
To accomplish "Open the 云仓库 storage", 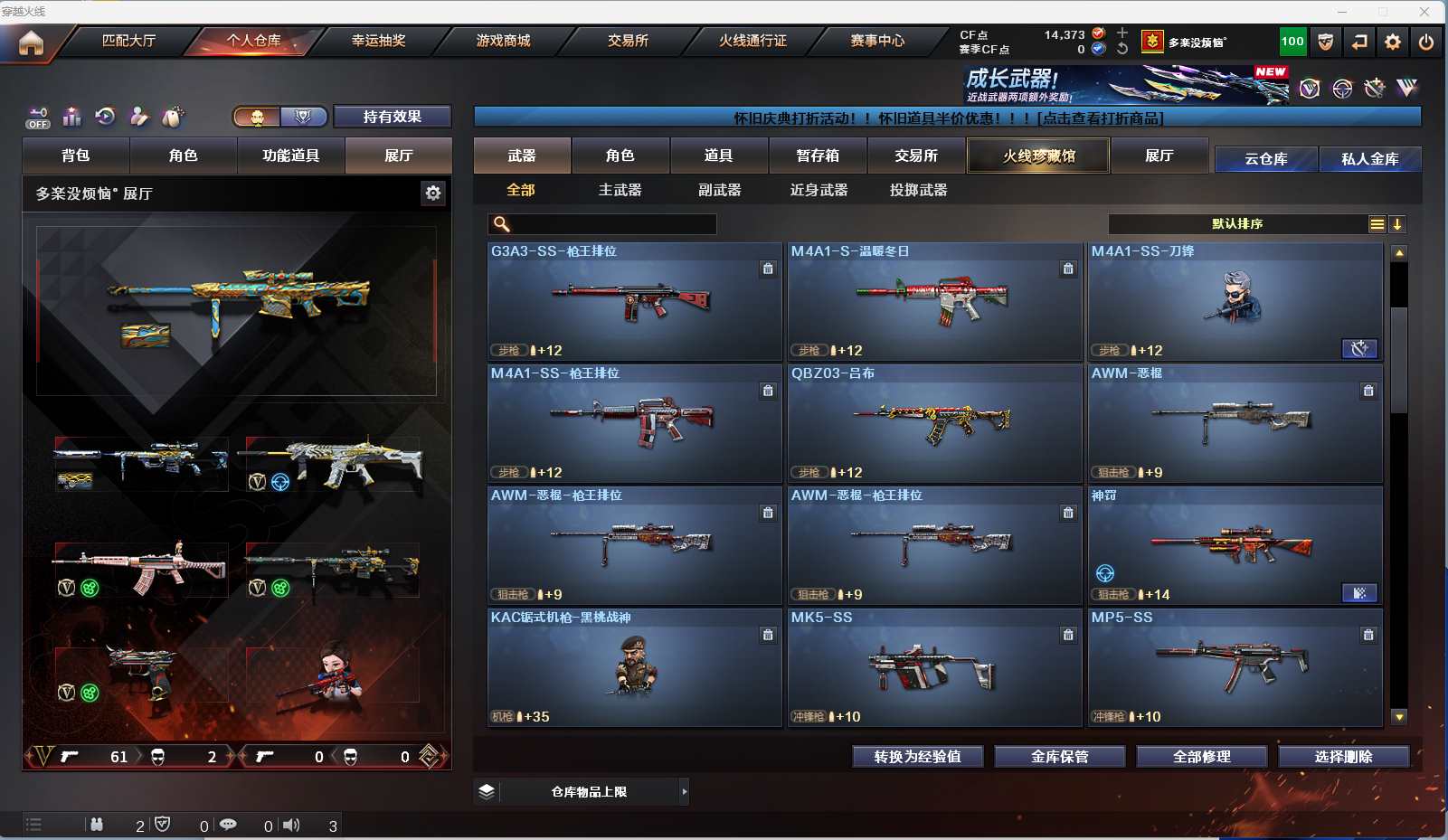I will coord(1265,159).
